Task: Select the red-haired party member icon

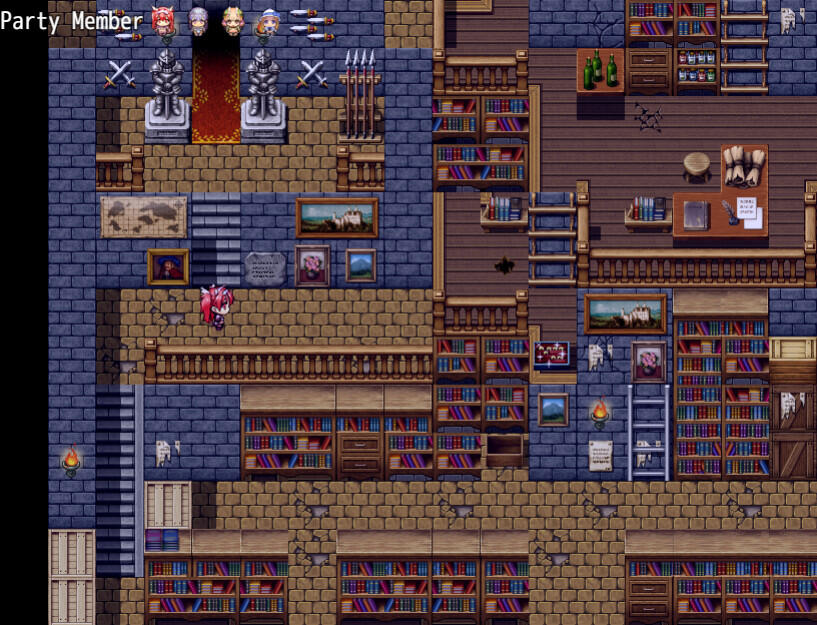Action: coord(162,19)
